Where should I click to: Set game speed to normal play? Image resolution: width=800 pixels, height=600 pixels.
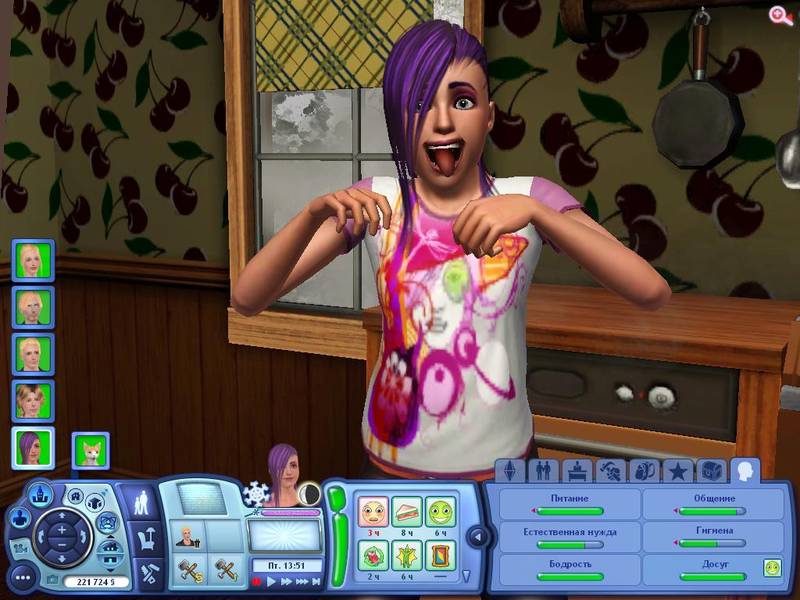coord(271,581)
